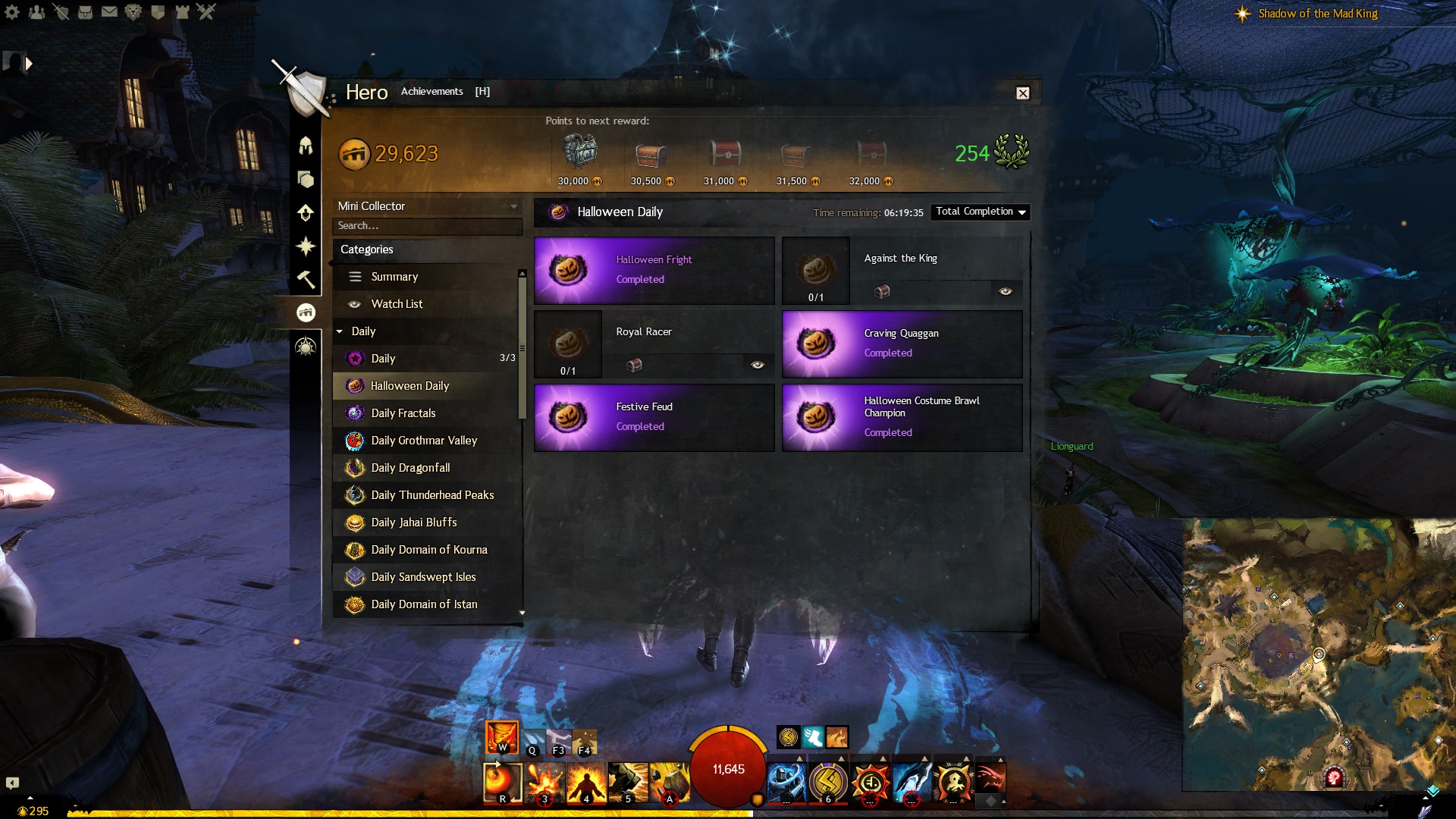1456x819 pixels.
Task: Select Daily Thunderhead Peaks category
Action: click(432, 495)
